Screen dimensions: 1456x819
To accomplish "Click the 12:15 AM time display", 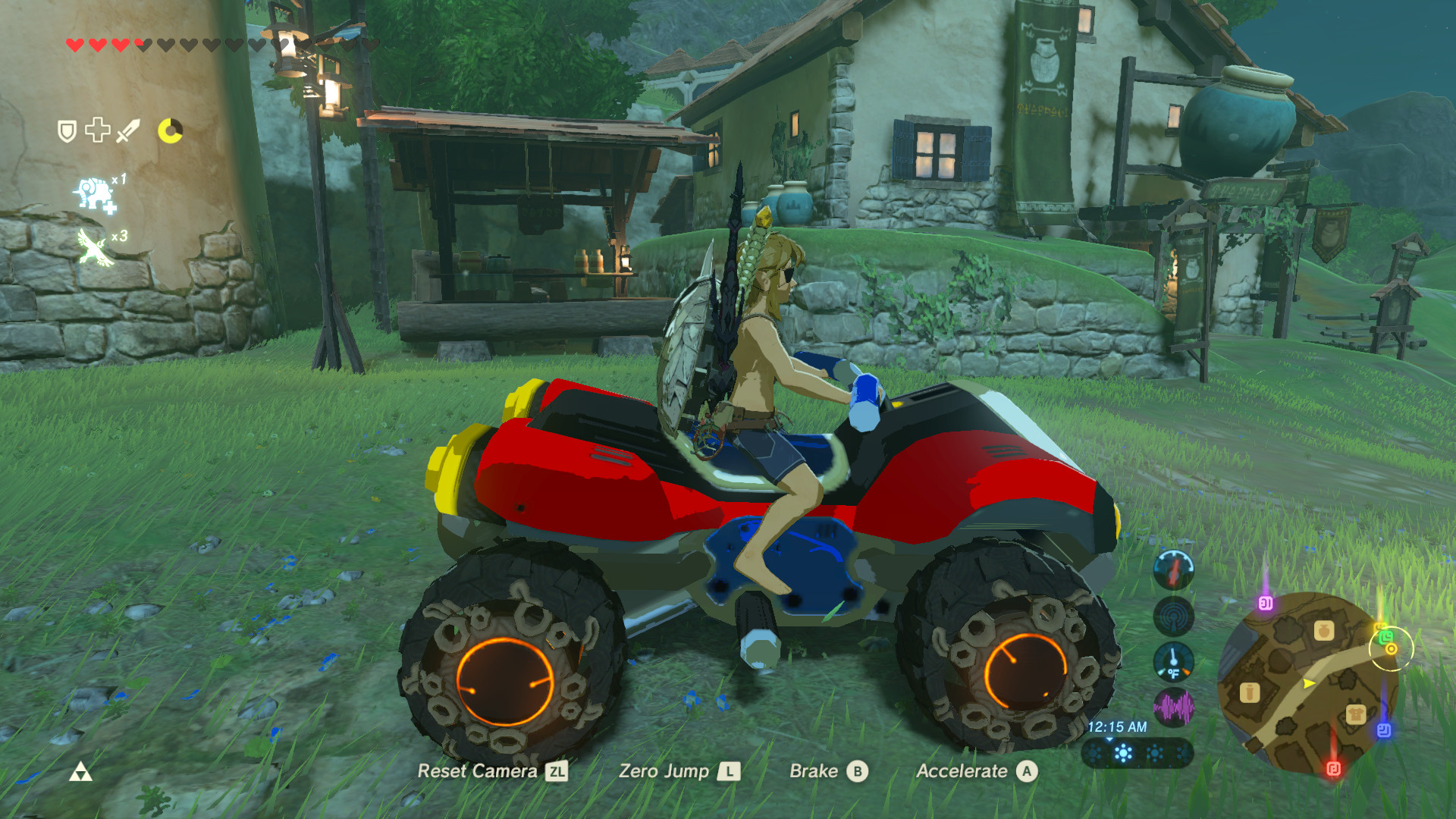I will (1117, 726).
